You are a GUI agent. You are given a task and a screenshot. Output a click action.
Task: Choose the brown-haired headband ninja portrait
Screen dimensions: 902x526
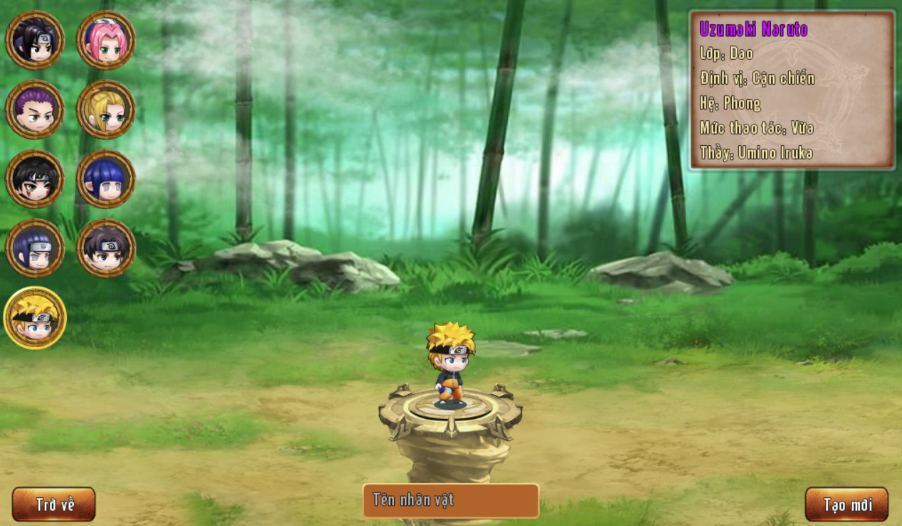pyautogui.click(x=106, y=248)
